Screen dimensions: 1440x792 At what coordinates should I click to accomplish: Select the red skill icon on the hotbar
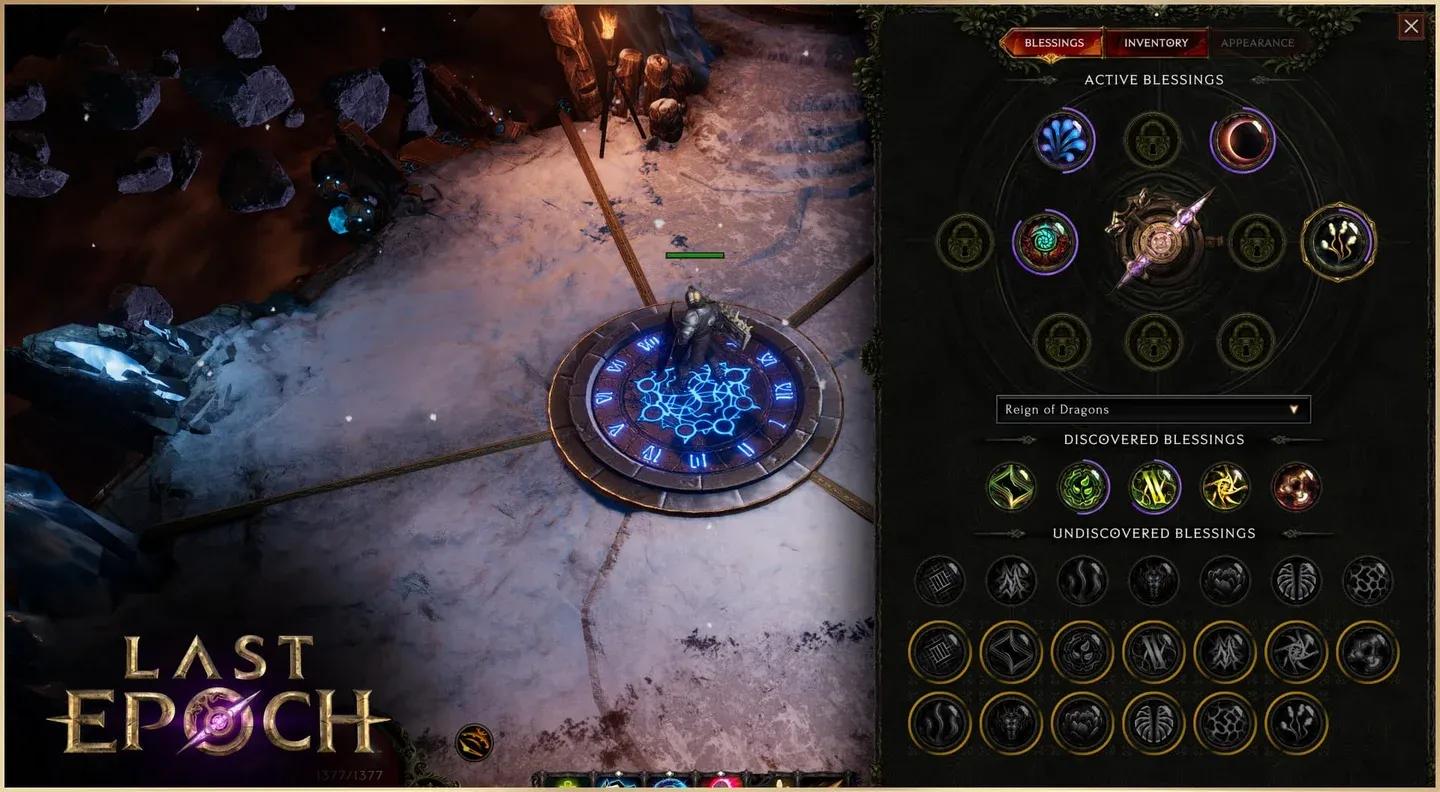(x=720, y=785)
